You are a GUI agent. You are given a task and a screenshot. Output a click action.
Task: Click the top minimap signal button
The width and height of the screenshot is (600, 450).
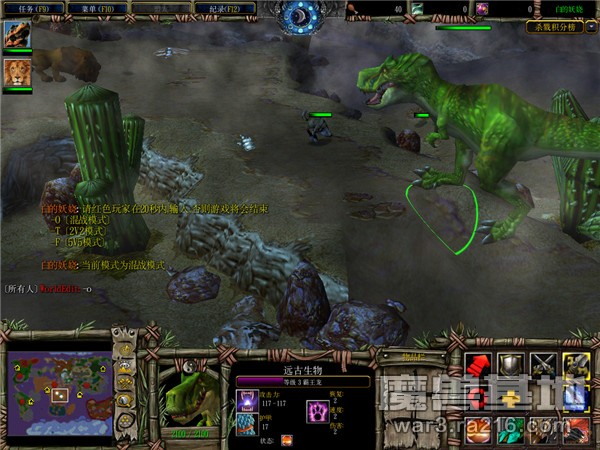click(x=127, y=349)
